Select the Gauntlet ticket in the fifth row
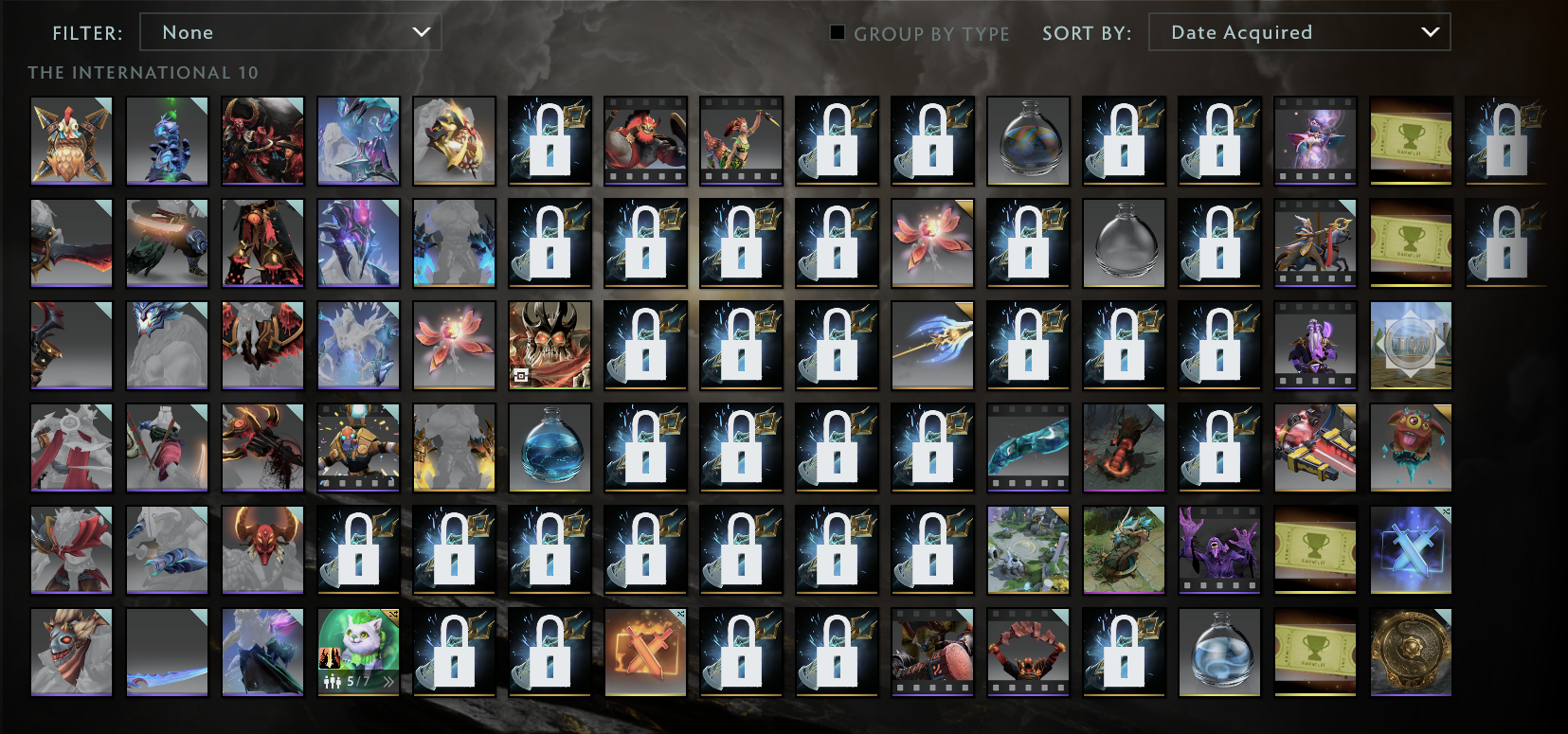Image resolution: width=1568 pixels, height=734 pixels. pos(1316,550)
